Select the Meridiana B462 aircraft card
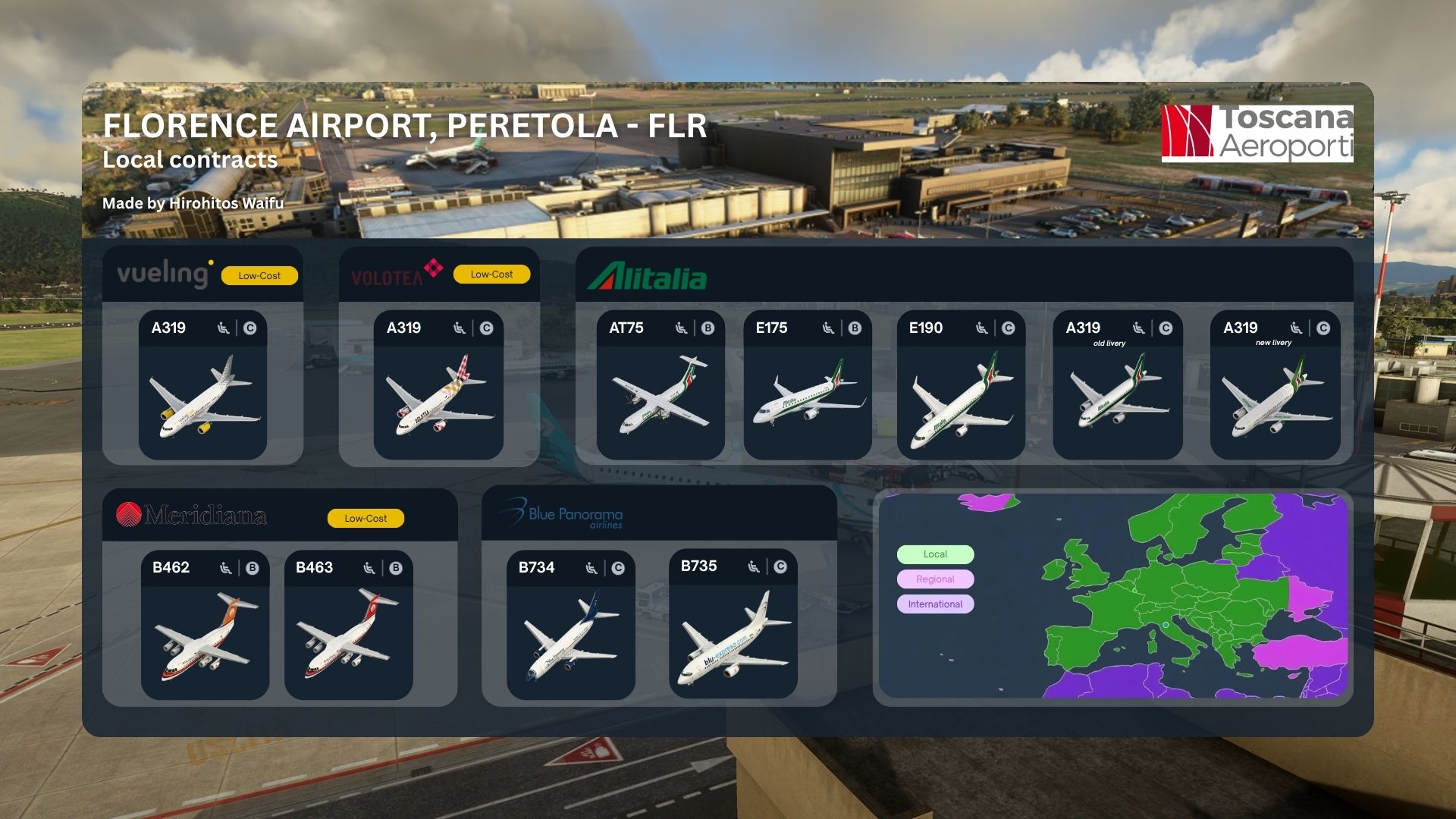Screen dimensions: 1456x819 pyautogui.click(x=205, y=625)
